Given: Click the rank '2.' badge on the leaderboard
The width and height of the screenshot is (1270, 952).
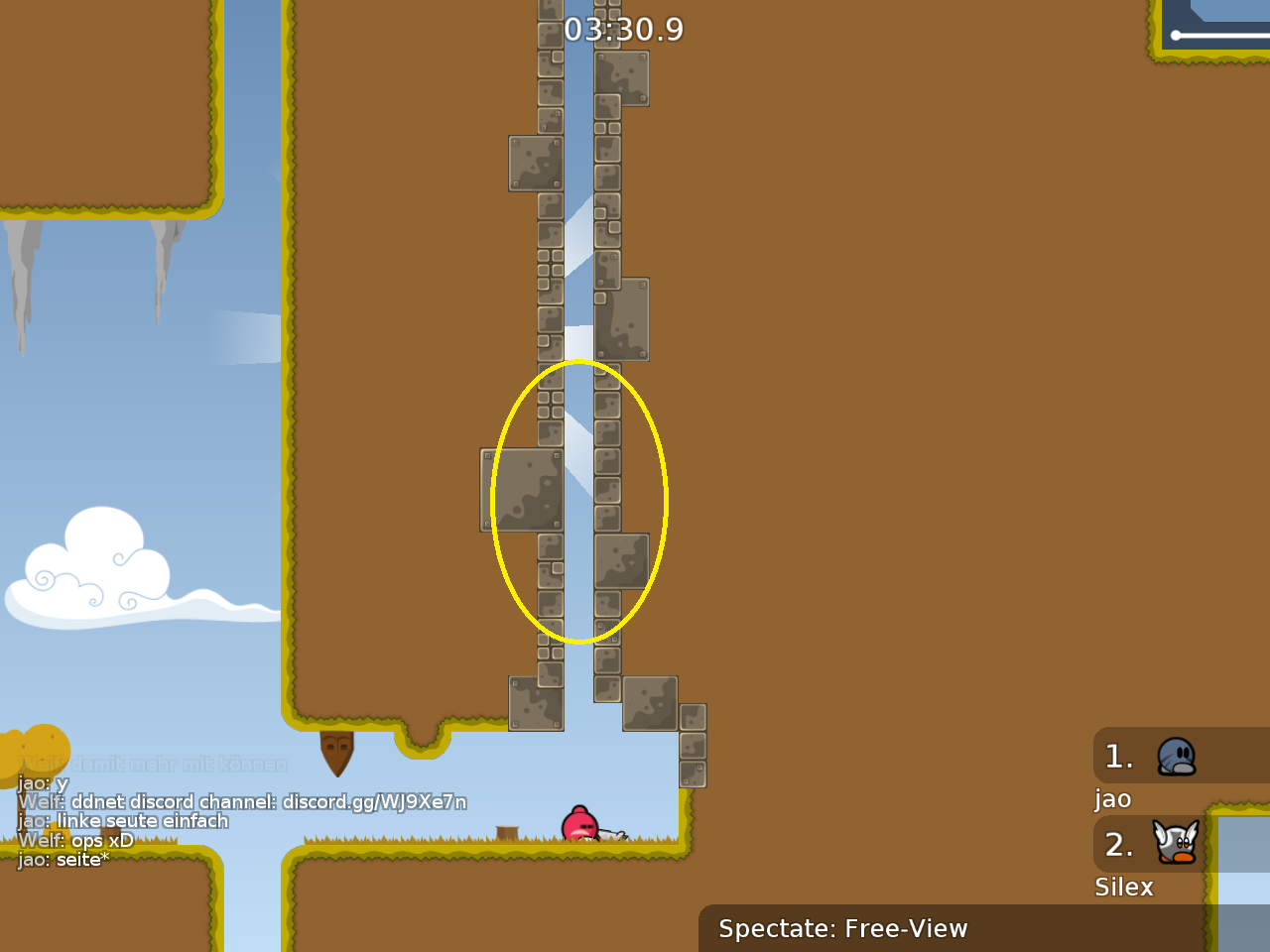Looking at the screenshot, I should [x=1119, y=845].
